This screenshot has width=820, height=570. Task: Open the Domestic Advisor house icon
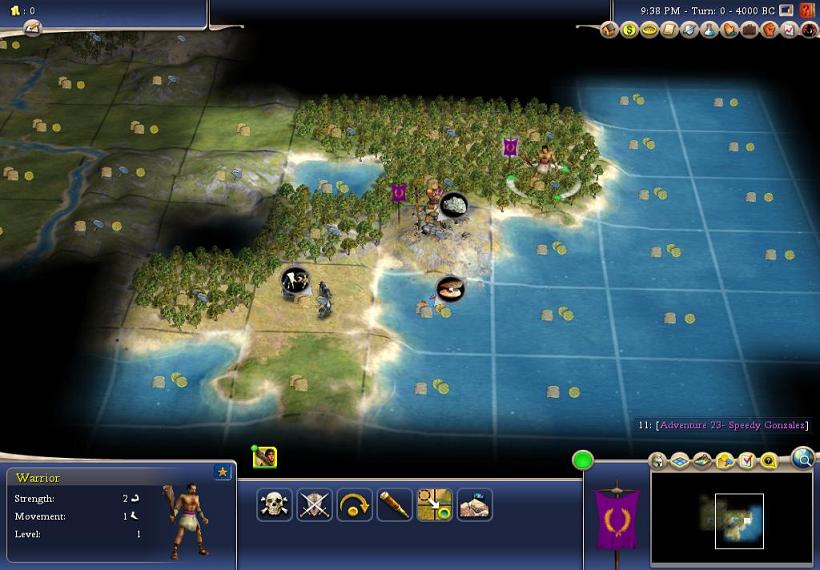tap(609, 30)
